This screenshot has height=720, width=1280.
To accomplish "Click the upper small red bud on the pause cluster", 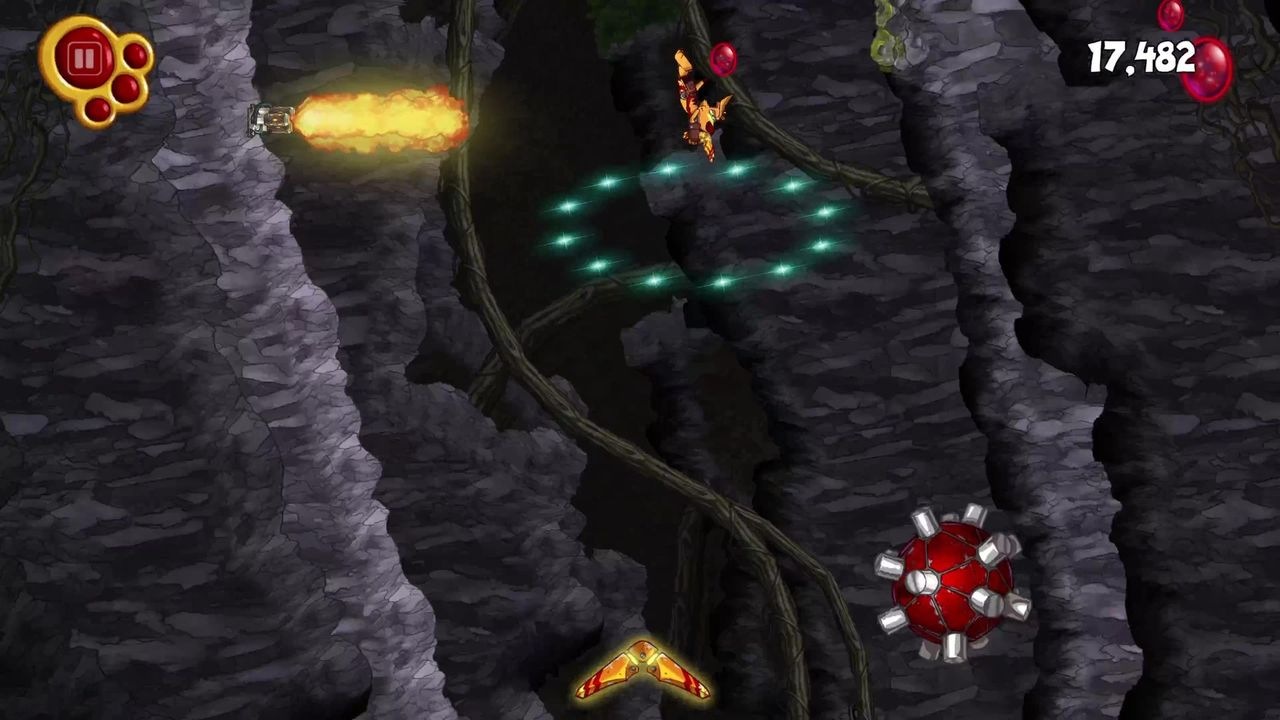I will click(135, 54).
